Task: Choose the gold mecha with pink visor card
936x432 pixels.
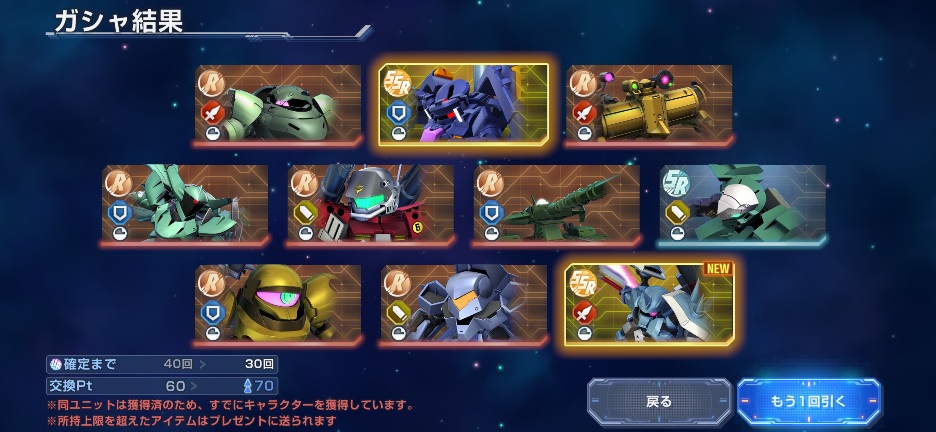Action: [278, 303]
